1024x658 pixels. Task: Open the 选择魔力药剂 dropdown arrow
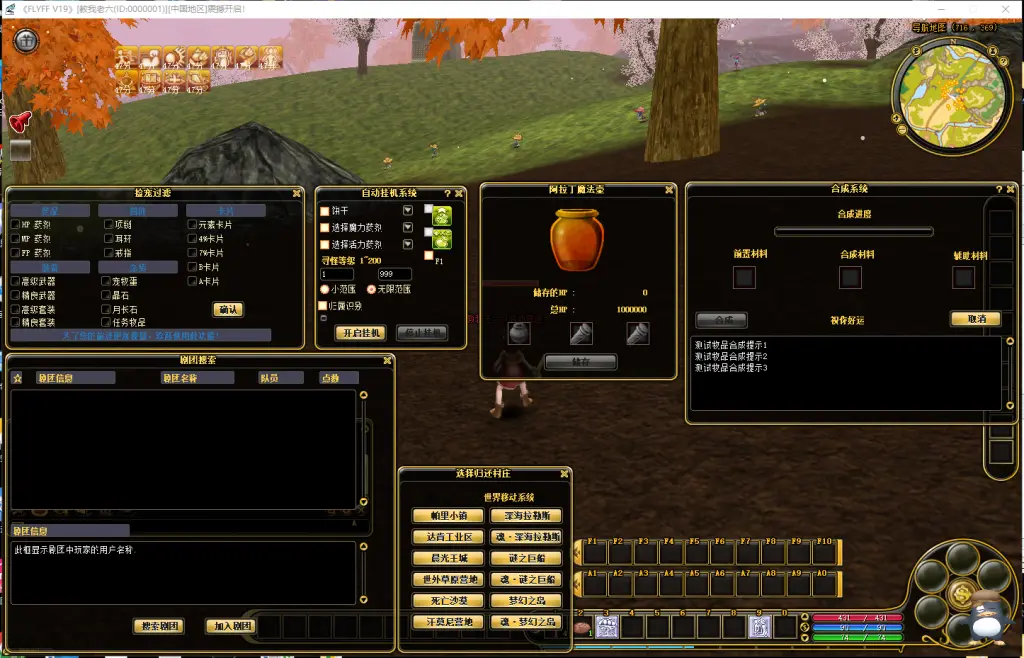tap(408, 227)
